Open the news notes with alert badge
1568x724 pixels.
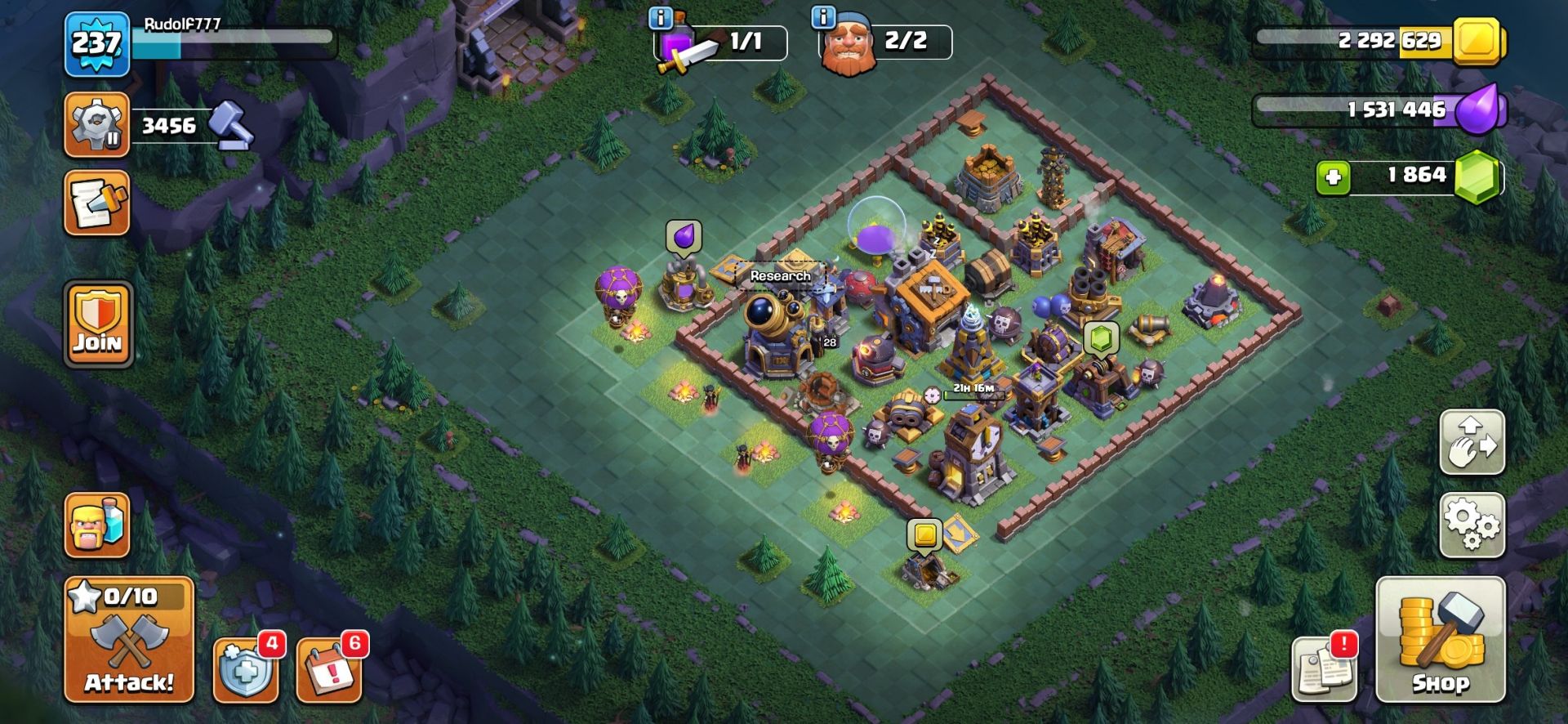click(1323, 670)
